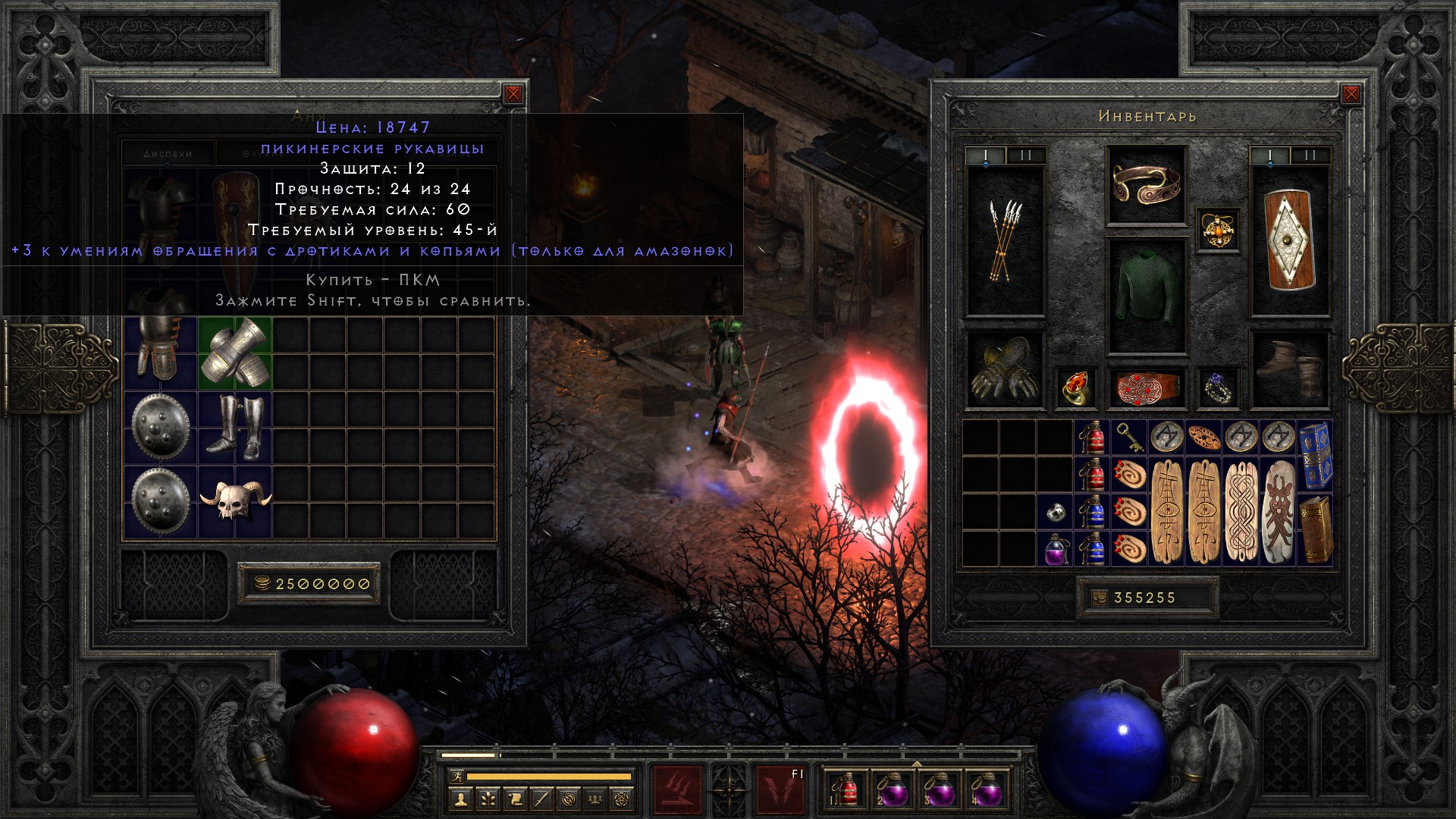The width and height of the screenshot is (1456, 819).
Task: Select the equipped javelins weapon slot
Action: 1005,241
